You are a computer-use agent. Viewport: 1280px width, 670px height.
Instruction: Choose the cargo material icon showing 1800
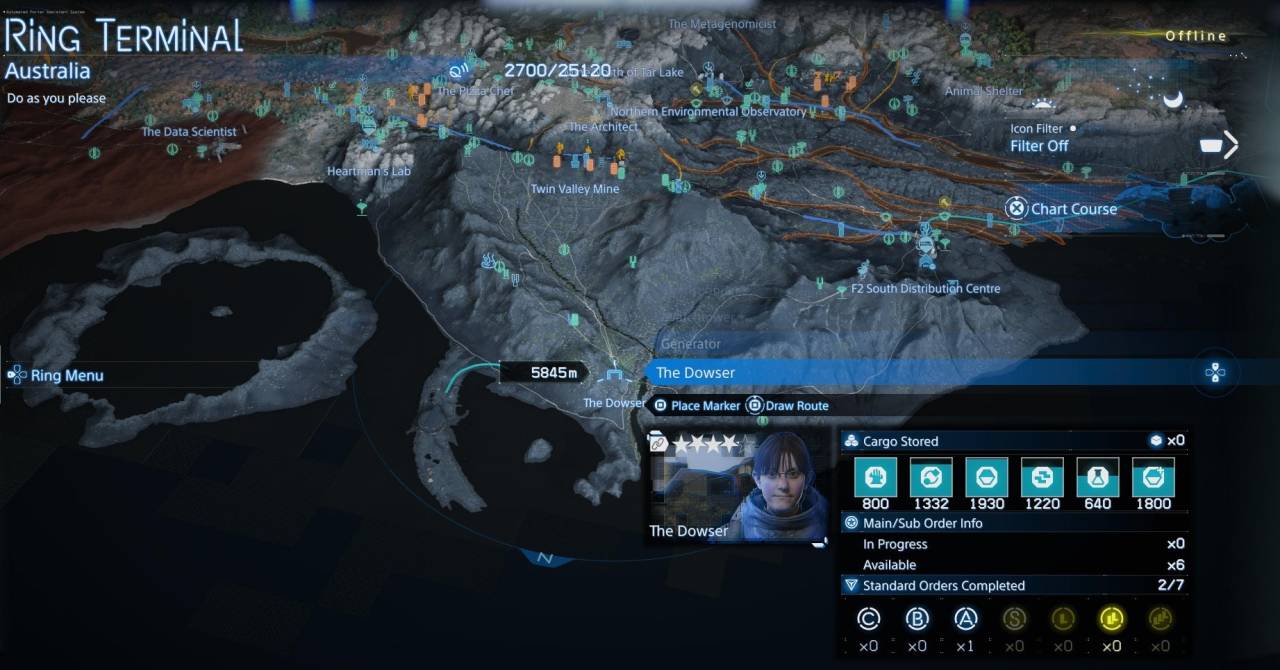pyautogui.click(x=1153, y=479)
